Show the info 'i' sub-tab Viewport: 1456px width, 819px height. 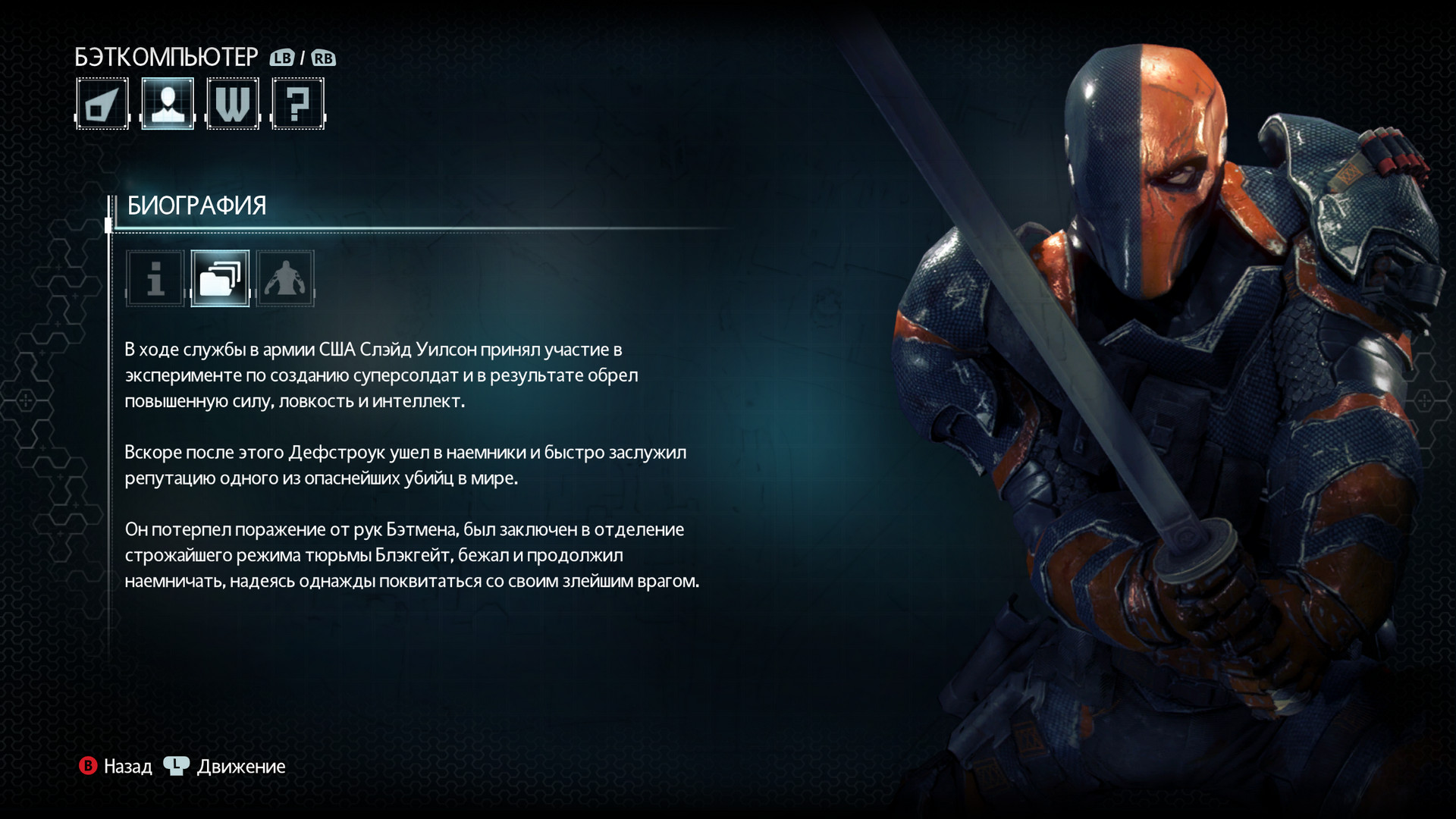pos(155,278)
